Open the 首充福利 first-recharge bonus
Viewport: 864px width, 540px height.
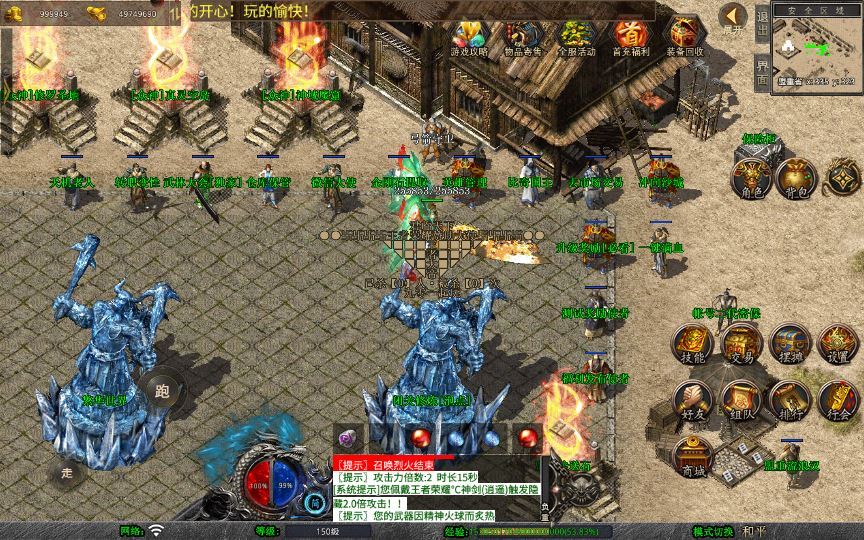click(x=630, y=37)
